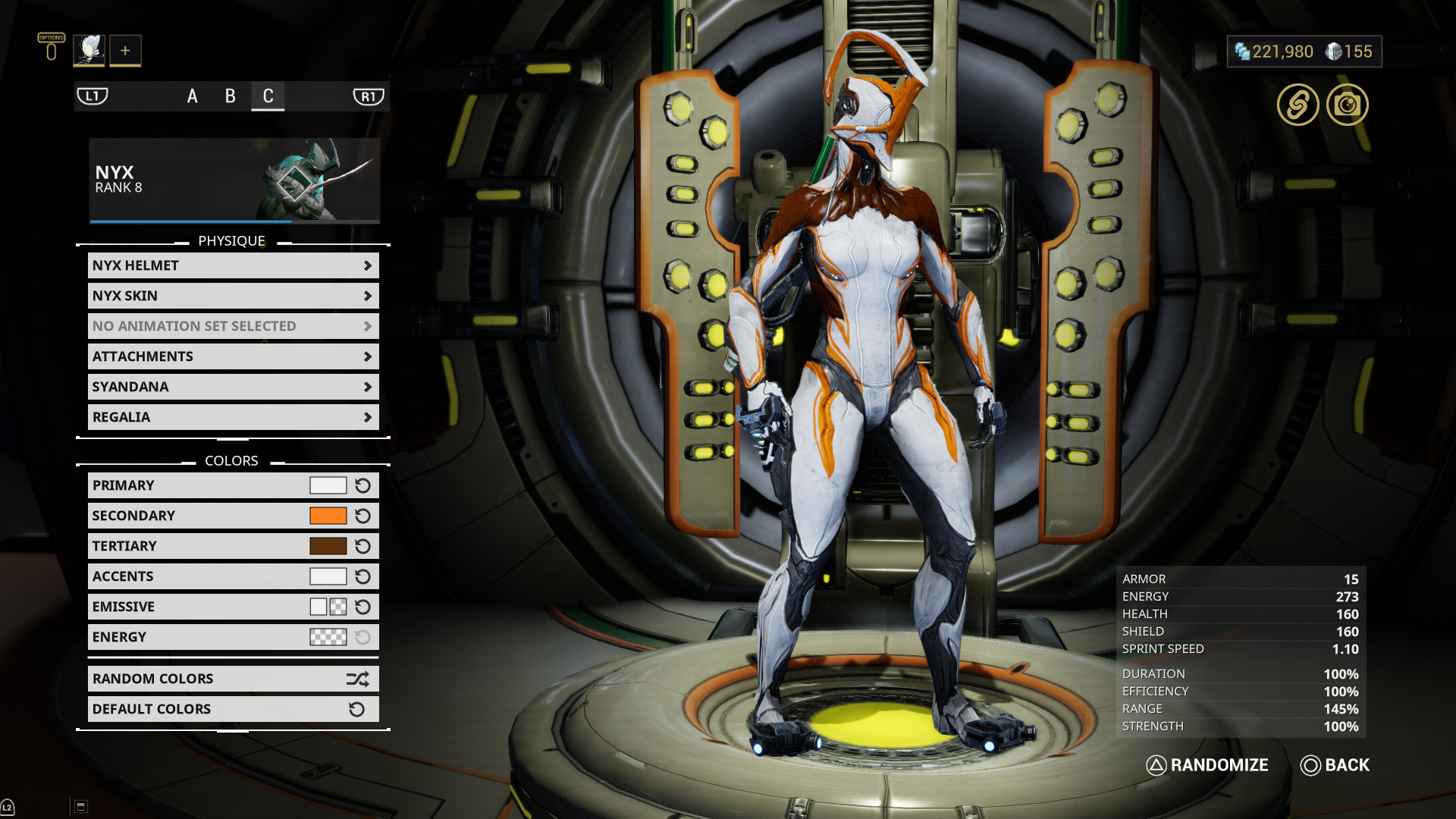The image size is (1456, 819).
Task: Switch to appearance config A
Action: 193,96
